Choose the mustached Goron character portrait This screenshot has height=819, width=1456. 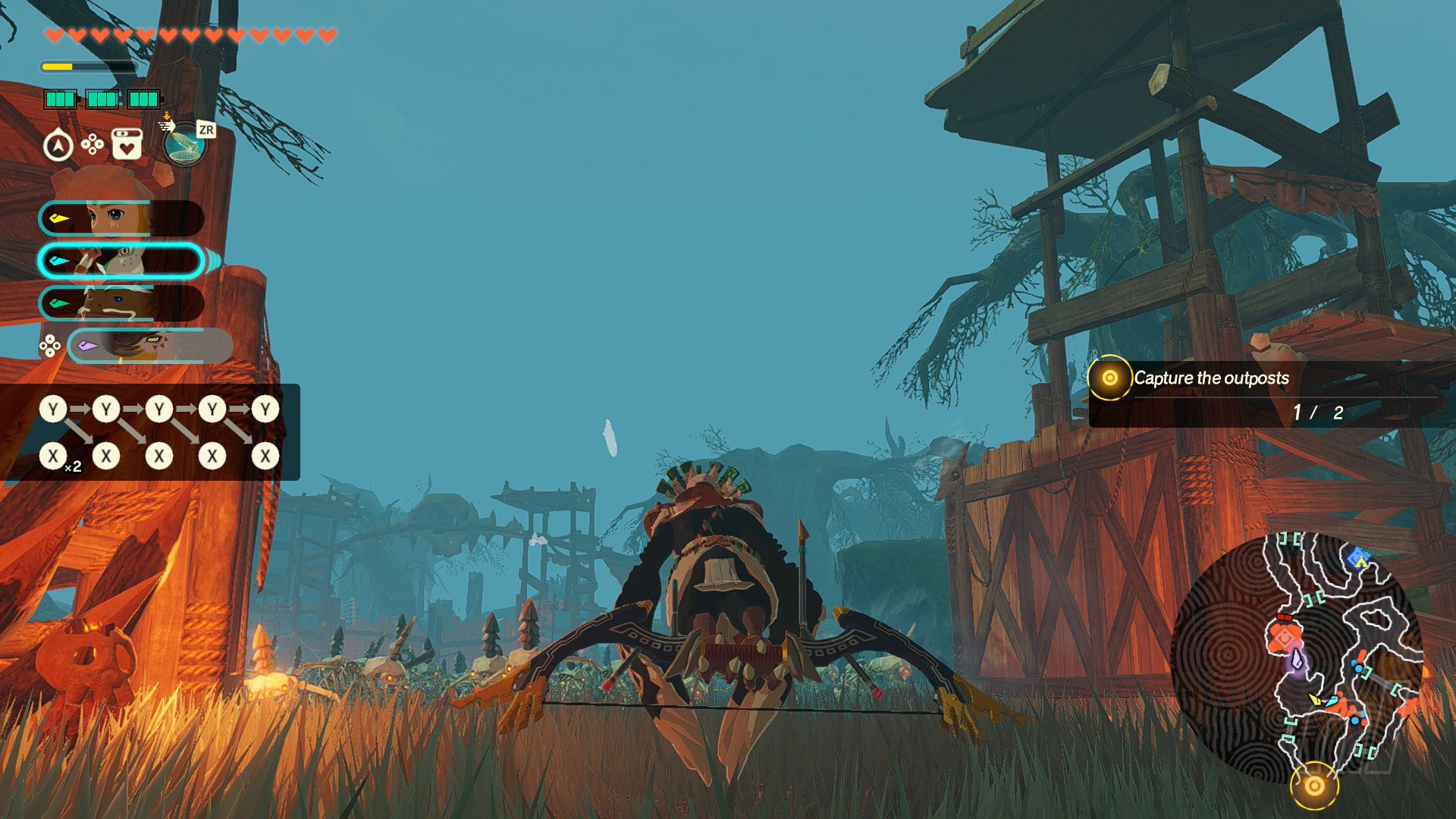click(121, 304)
